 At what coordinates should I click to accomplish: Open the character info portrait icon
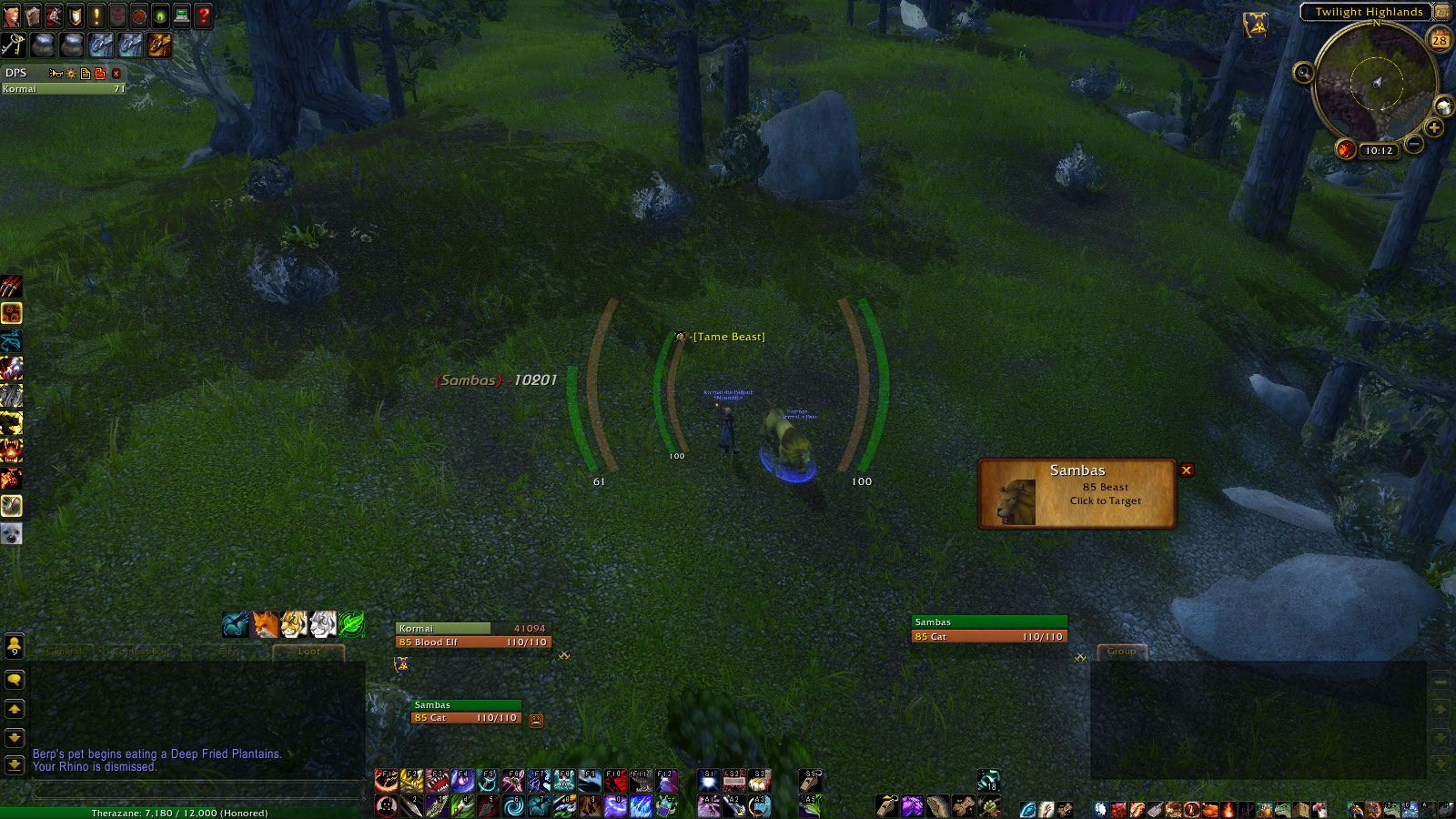coord(11,15)
